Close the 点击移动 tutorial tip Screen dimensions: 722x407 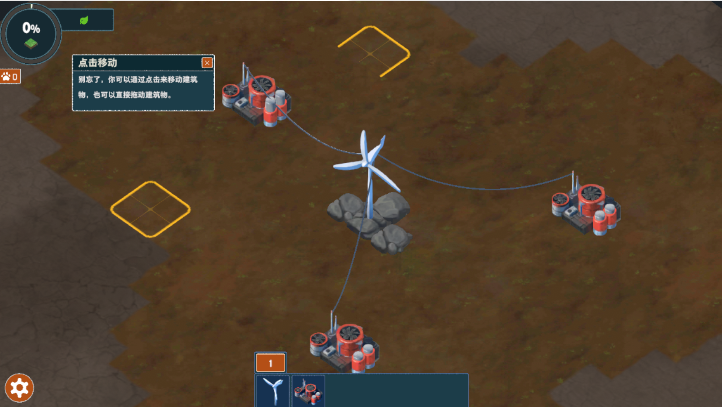point(207,62)
